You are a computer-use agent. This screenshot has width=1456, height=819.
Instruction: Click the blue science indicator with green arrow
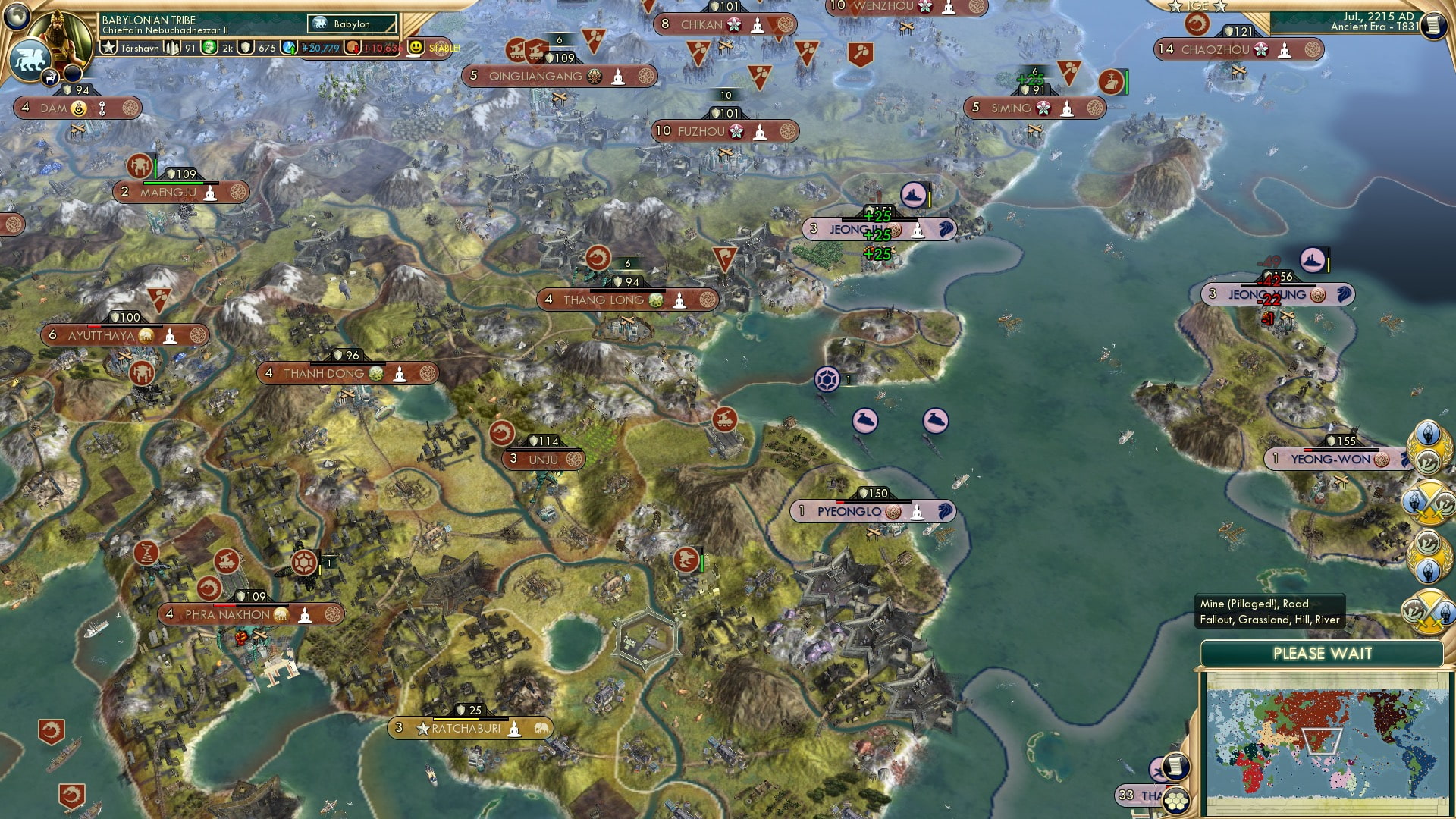point(290,48)
